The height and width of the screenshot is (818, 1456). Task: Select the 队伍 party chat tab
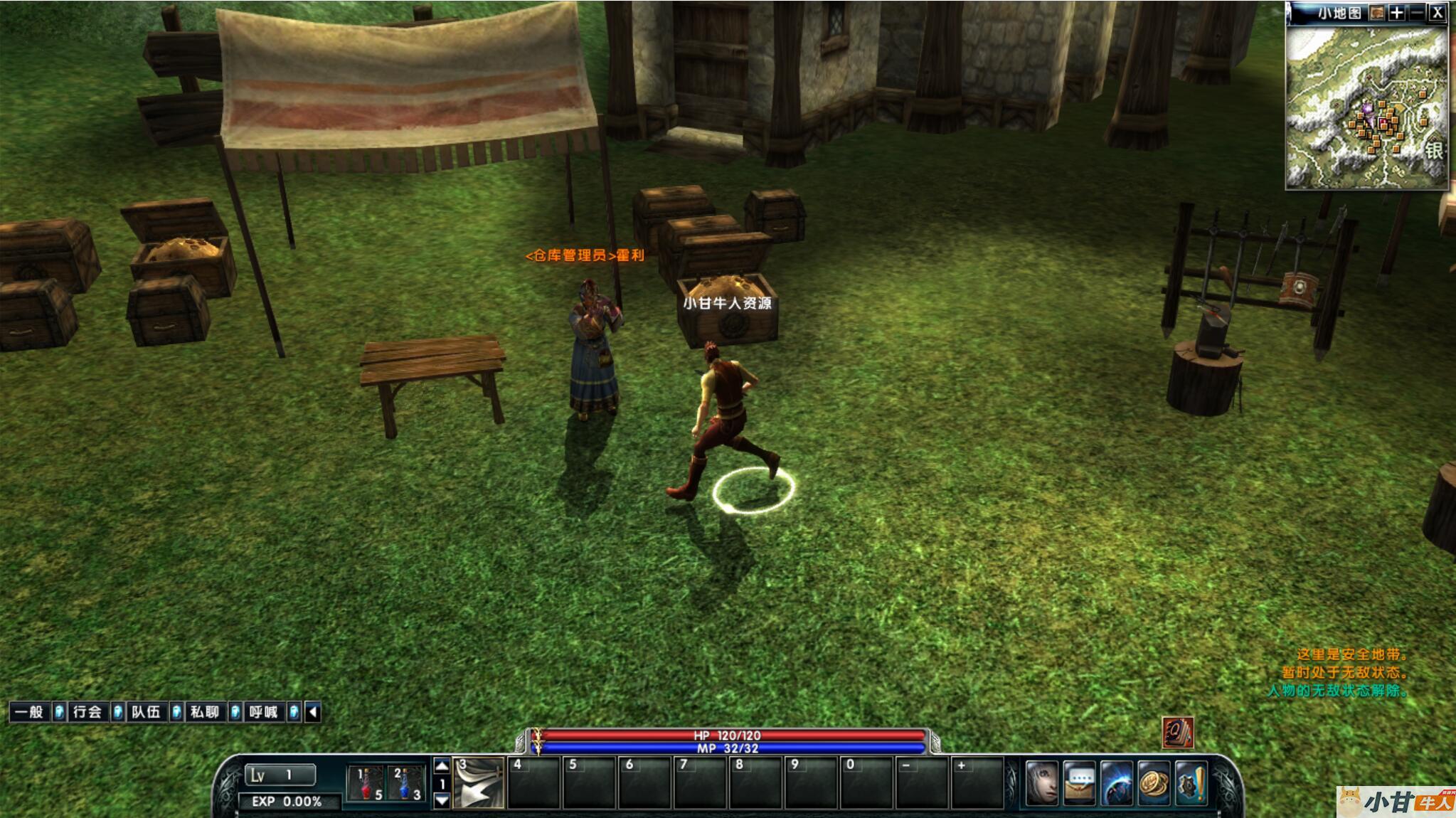[x=146, y=712]
